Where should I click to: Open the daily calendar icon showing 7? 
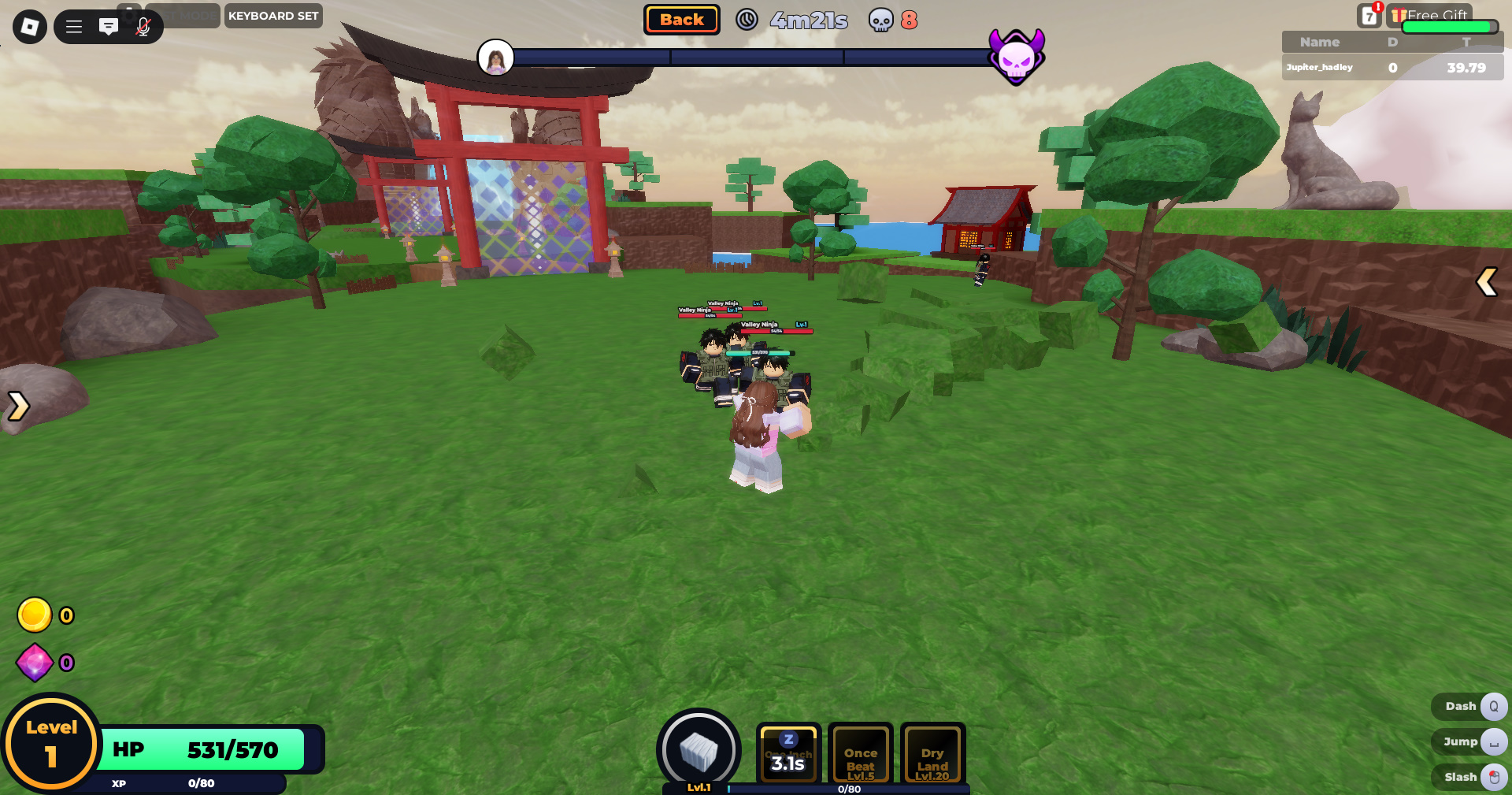pos(1369,16)
